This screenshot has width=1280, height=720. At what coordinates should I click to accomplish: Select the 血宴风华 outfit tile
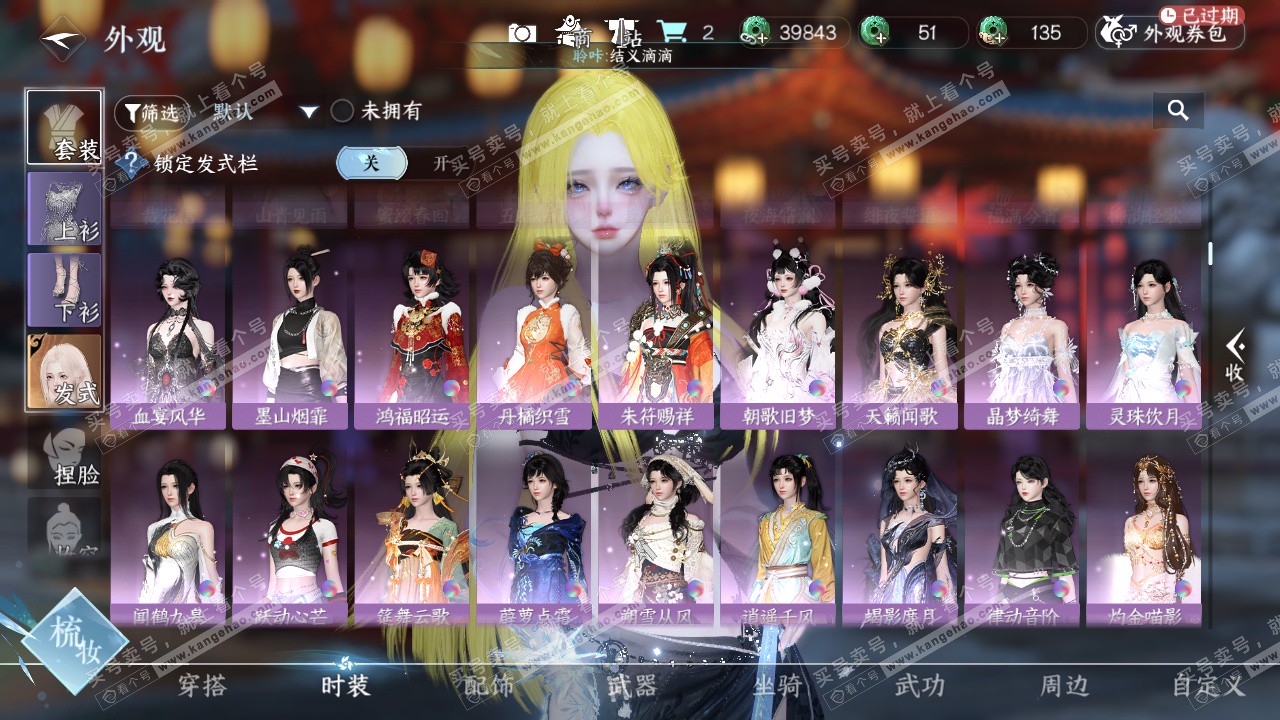click(x=169, y=334)
